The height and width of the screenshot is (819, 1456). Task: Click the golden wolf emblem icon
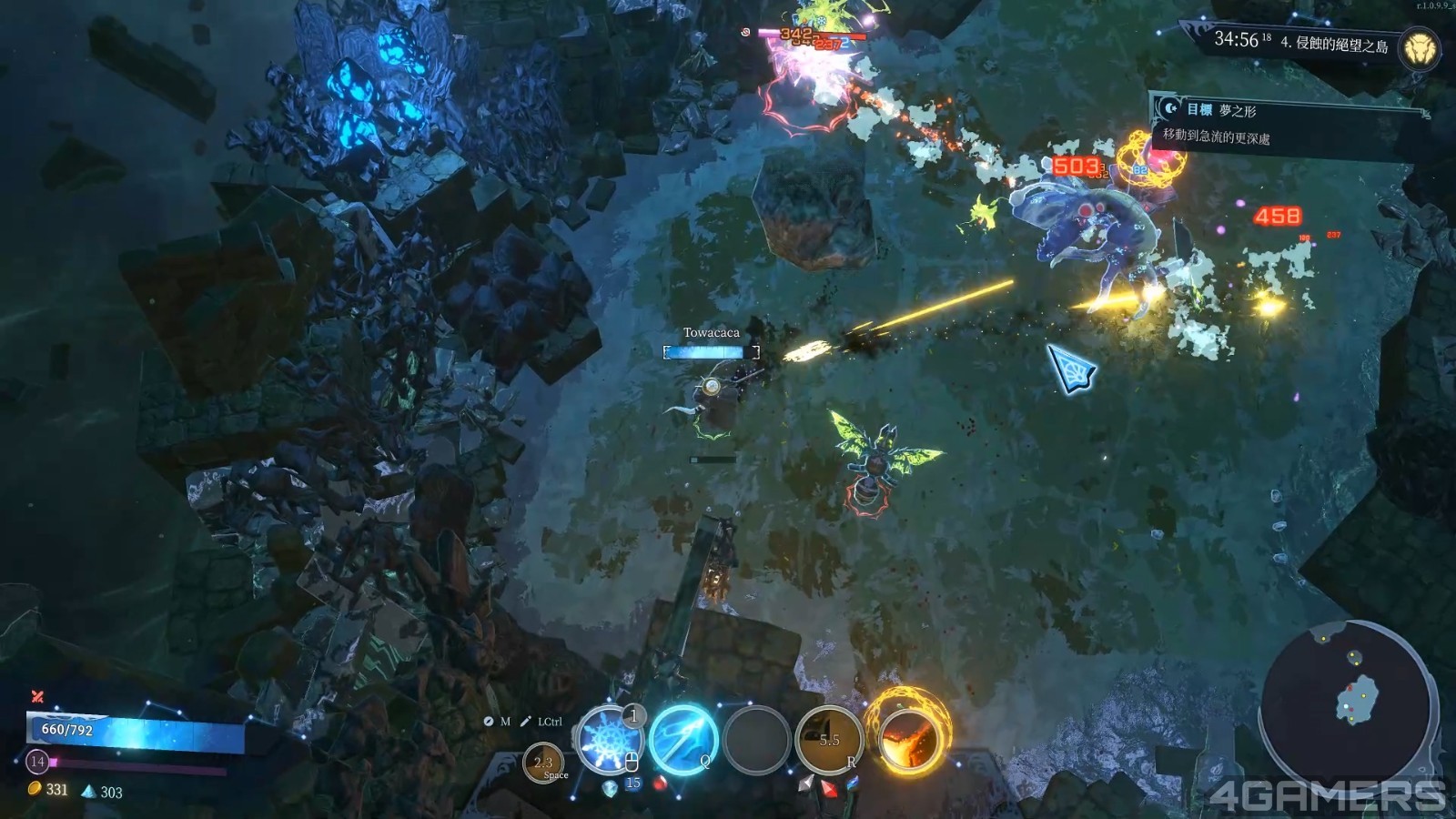1419,48
